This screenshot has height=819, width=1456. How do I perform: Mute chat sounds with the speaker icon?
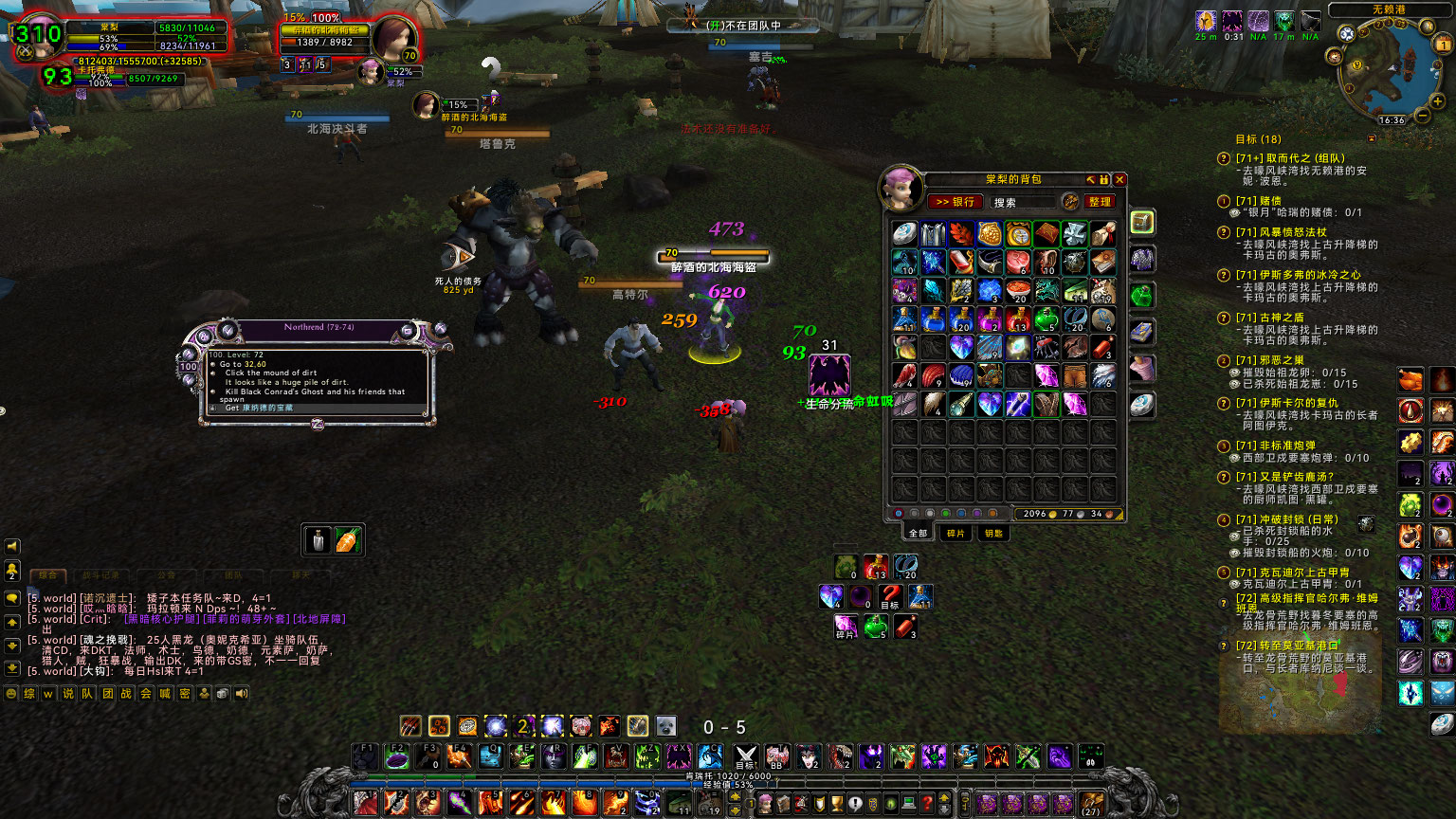pos(243,693)
